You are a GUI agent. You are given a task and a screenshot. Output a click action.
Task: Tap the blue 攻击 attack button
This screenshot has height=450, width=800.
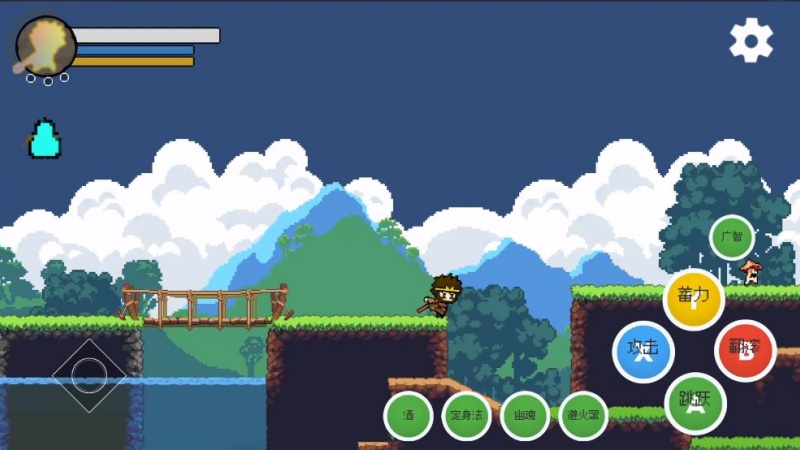tap(643, 351)
